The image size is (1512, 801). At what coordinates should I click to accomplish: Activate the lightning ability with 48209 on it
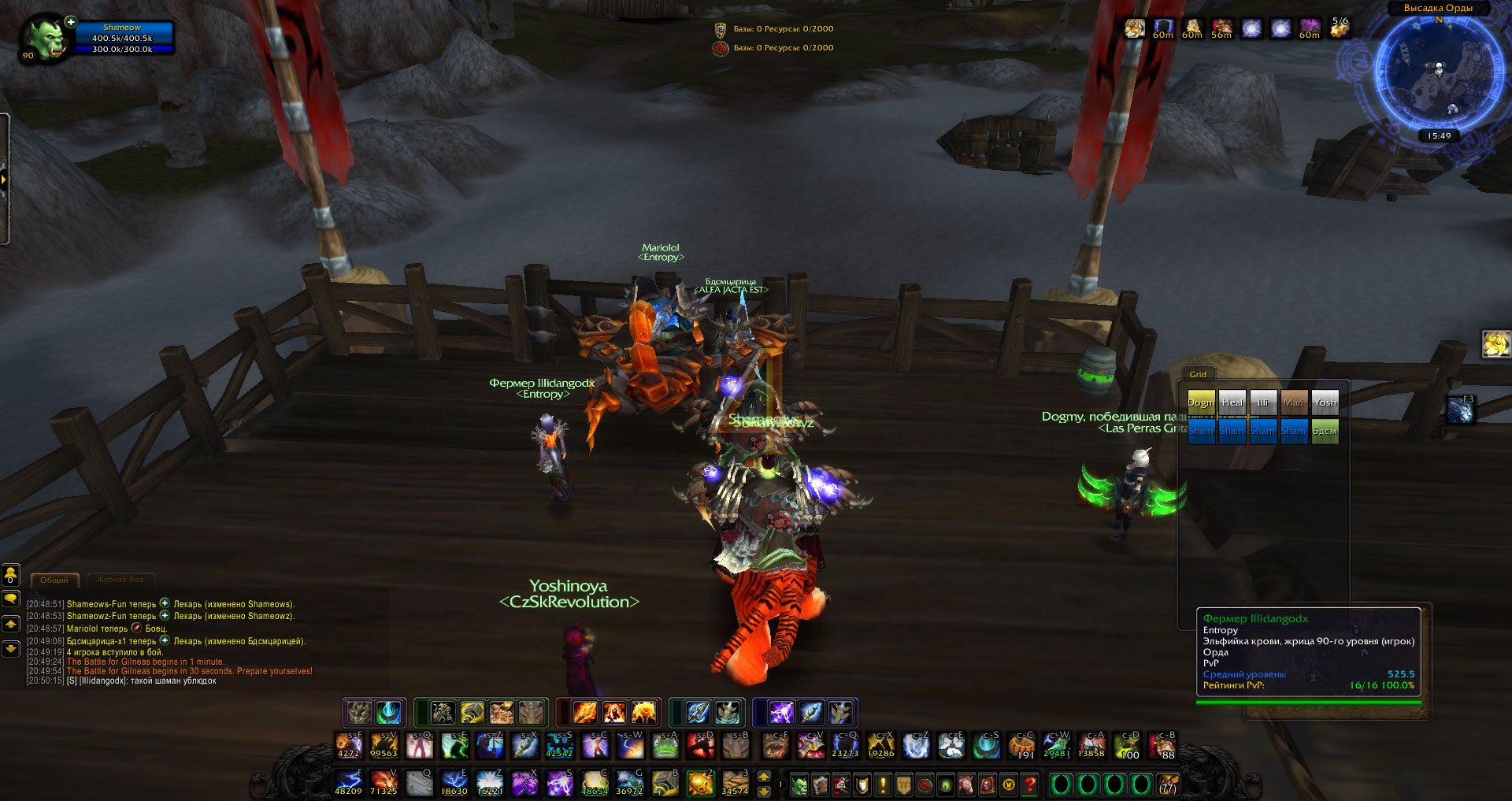click(349, 783)
